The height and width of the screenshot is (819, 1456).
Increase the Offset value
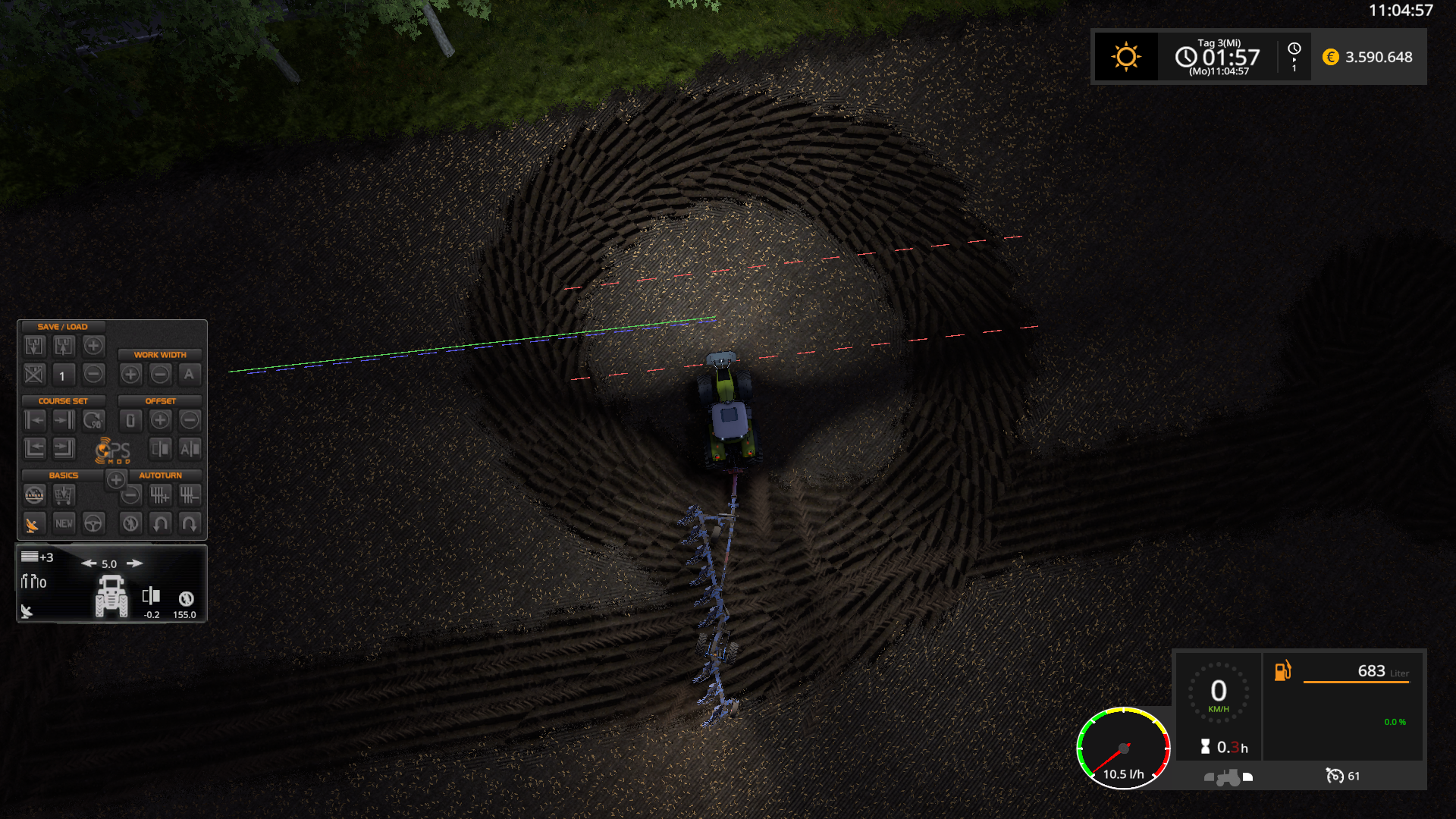coord(160,420)
